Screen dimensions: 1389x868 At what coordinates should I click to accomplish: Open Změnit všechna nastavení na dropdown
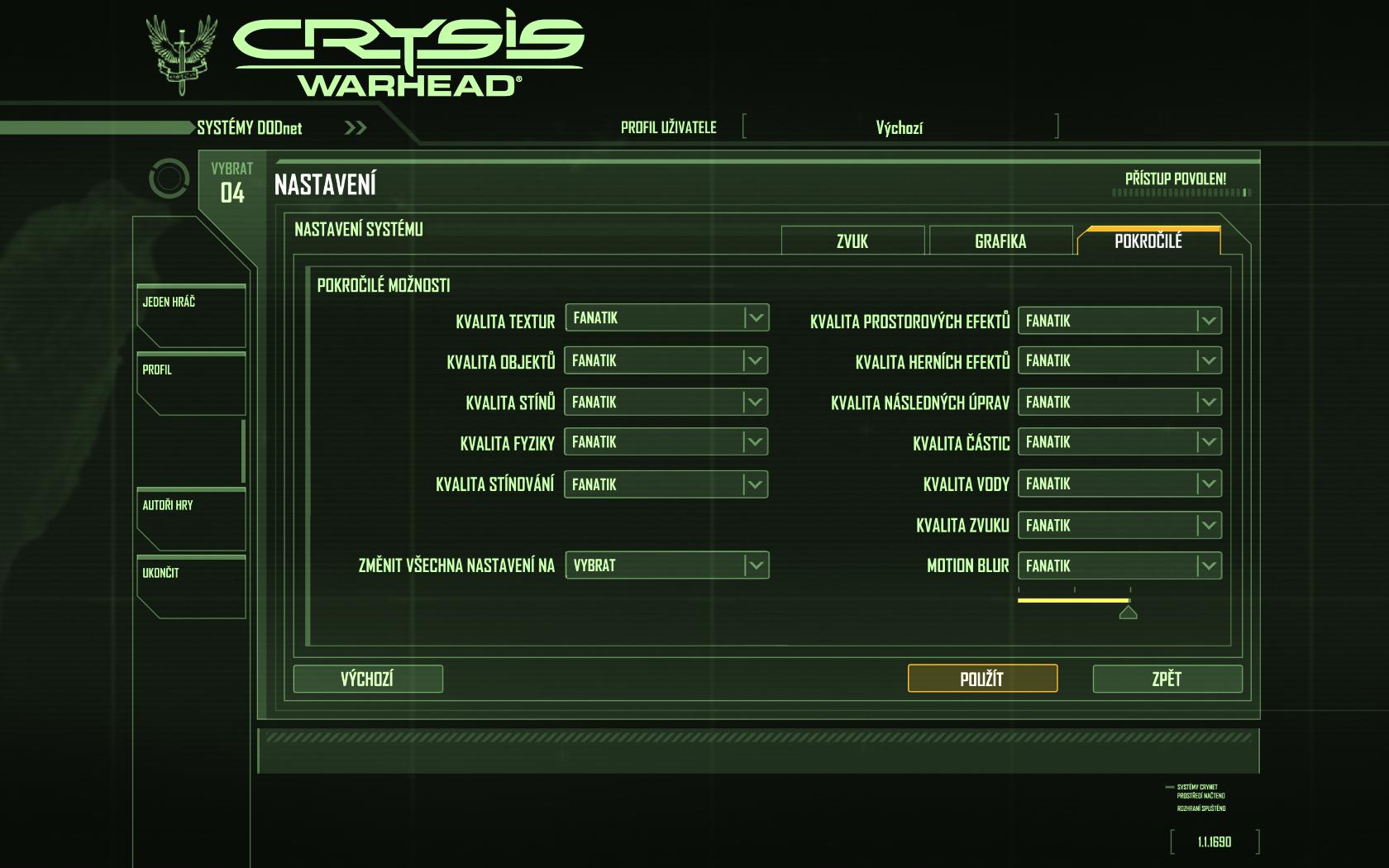pos(666,565)
